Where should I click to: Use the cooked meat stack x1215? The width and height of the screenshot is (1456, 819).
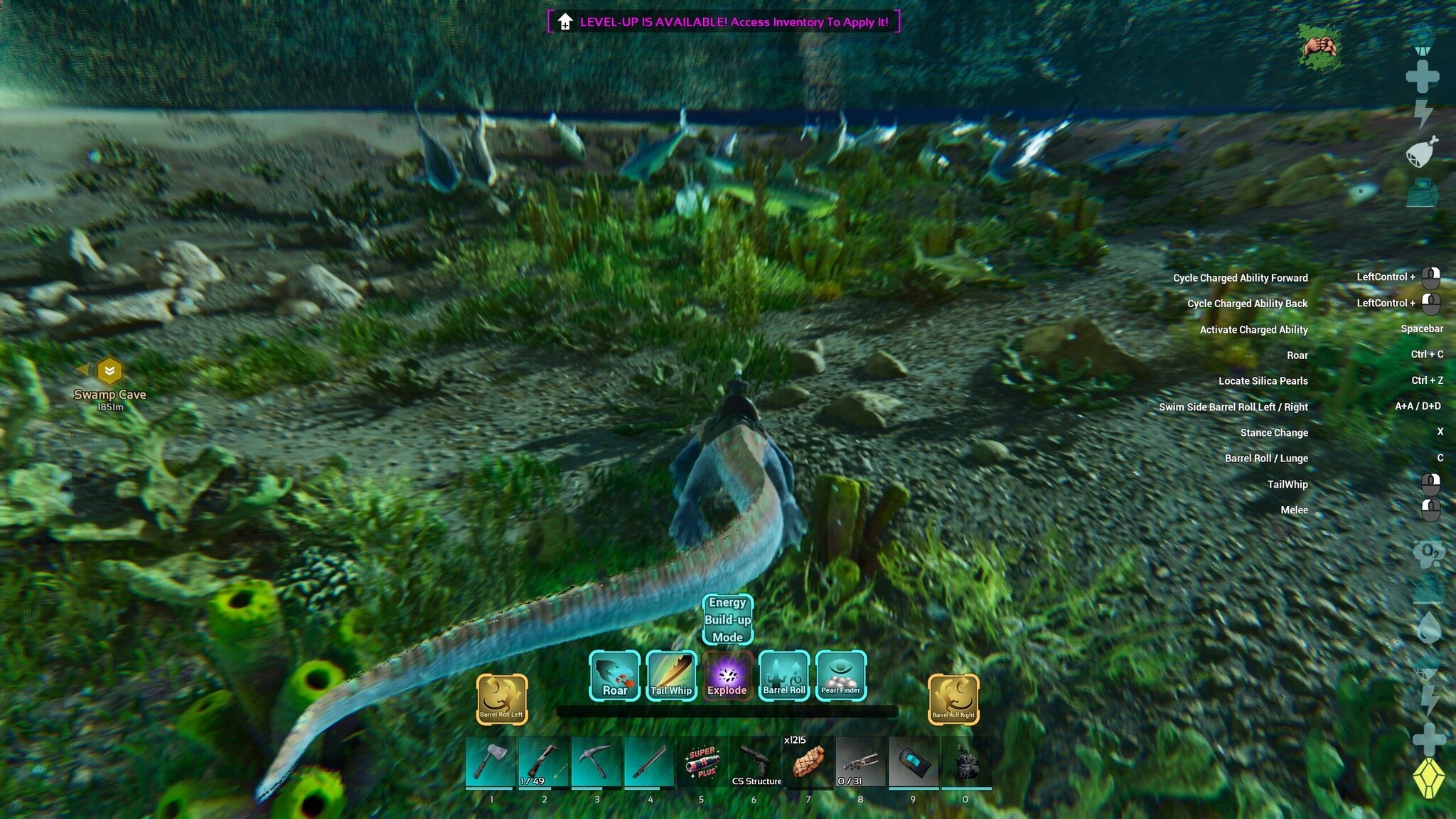point(808,763)
